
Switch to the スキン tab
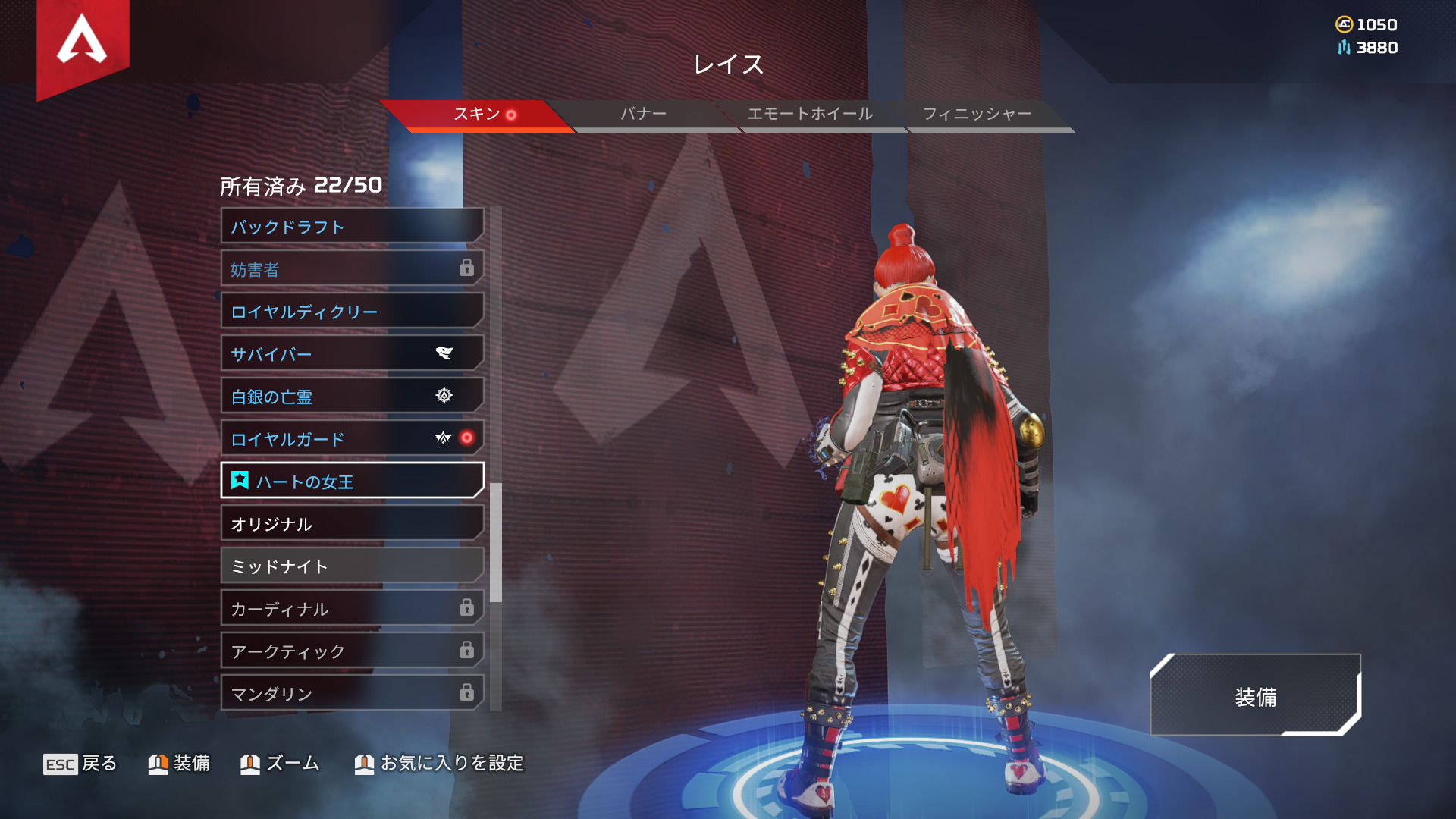tap(476, 115)
